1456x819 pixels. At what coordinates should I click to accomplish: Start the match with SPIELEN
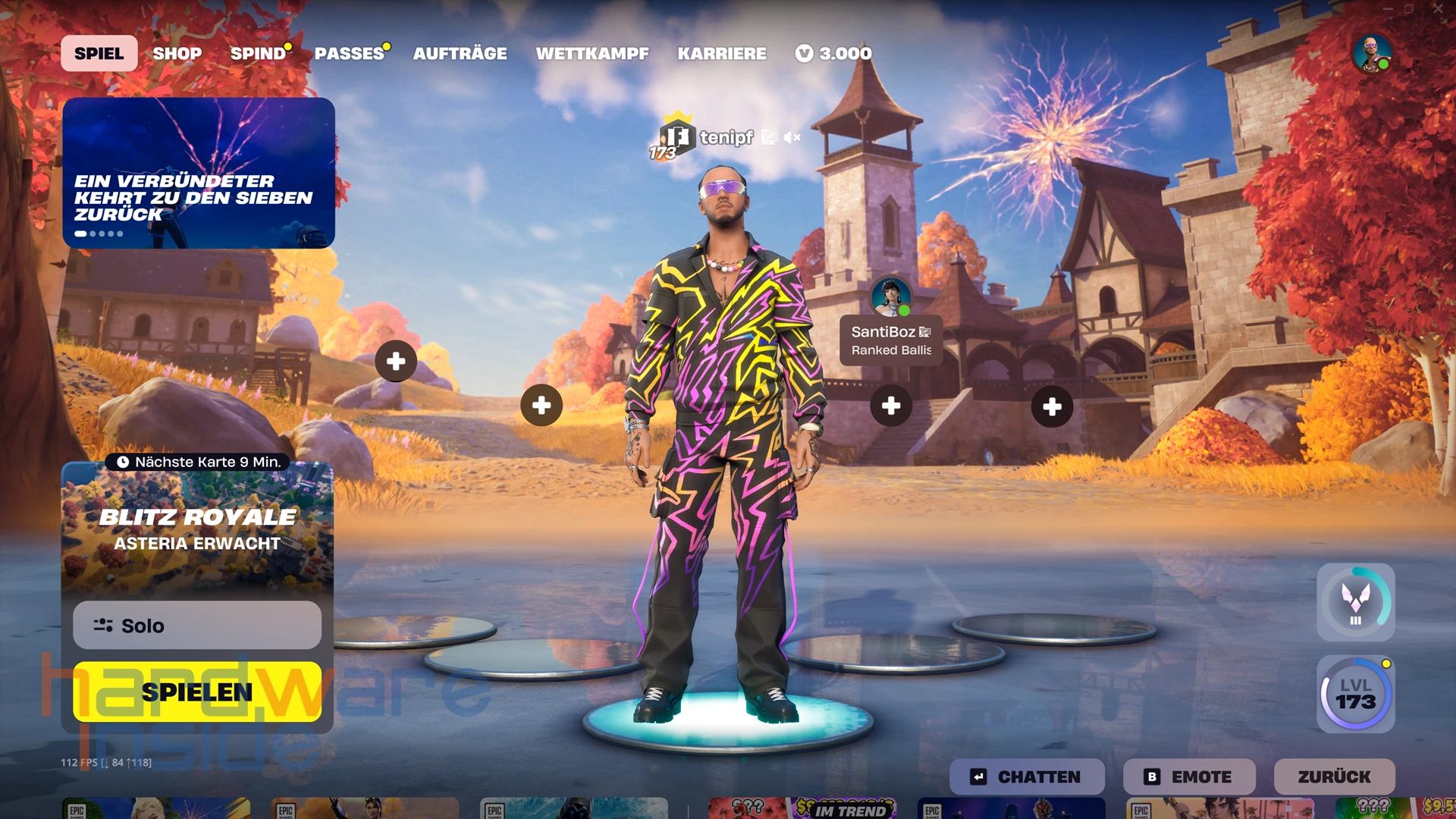click(x=197, y=692)
